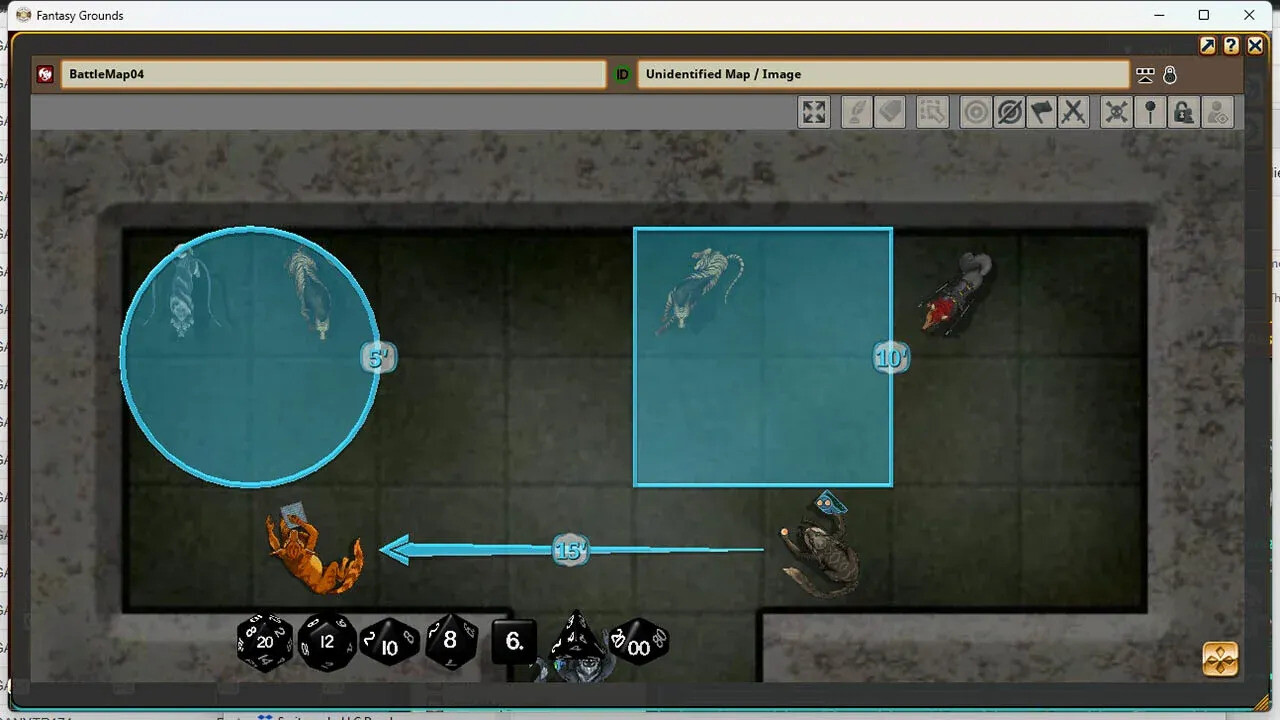
Task: Pop out the map using the arrow button
Action: (1208, 46)
